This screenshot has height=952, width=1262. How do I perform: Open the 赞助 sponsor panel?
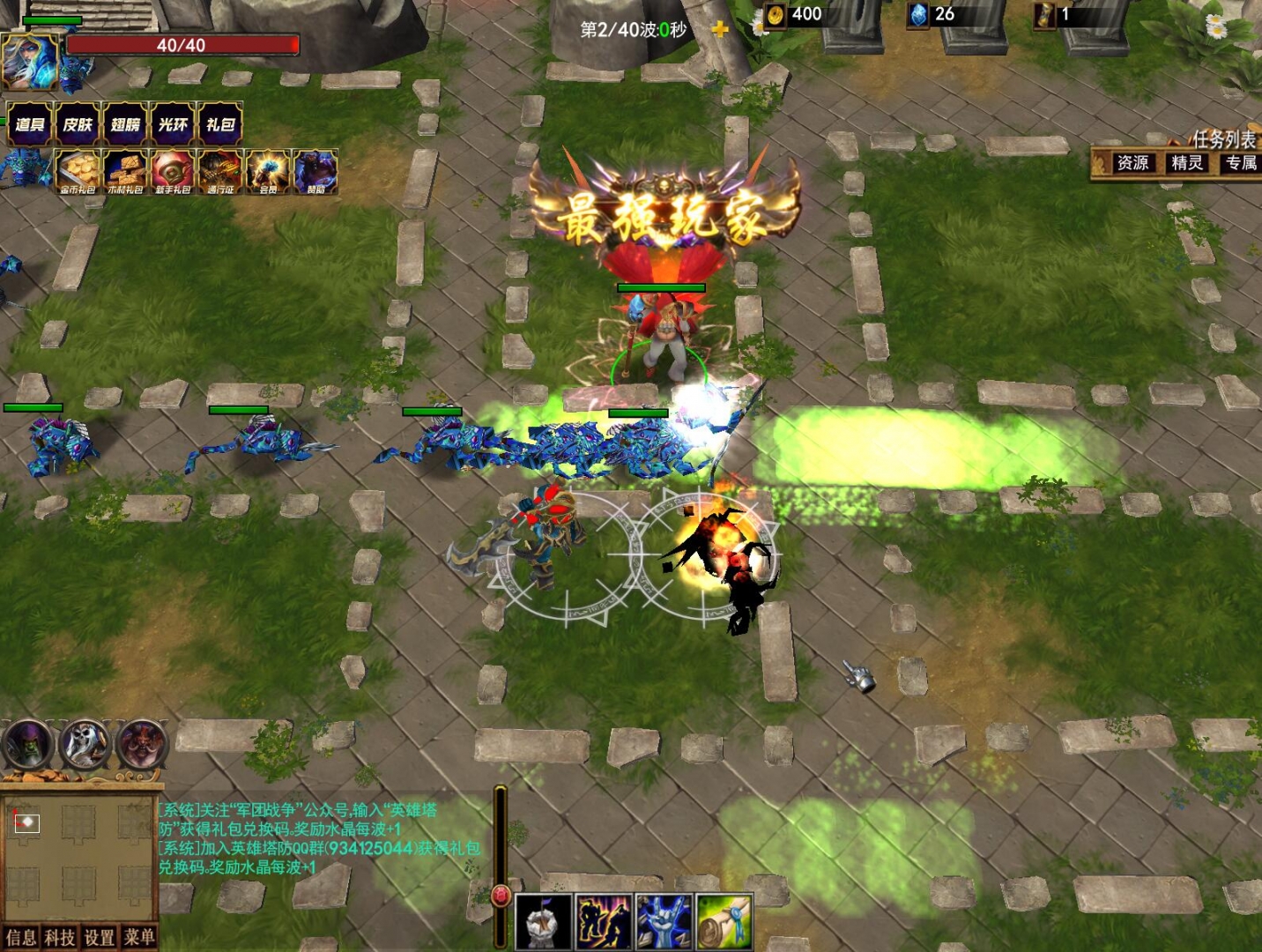[315, 169]
